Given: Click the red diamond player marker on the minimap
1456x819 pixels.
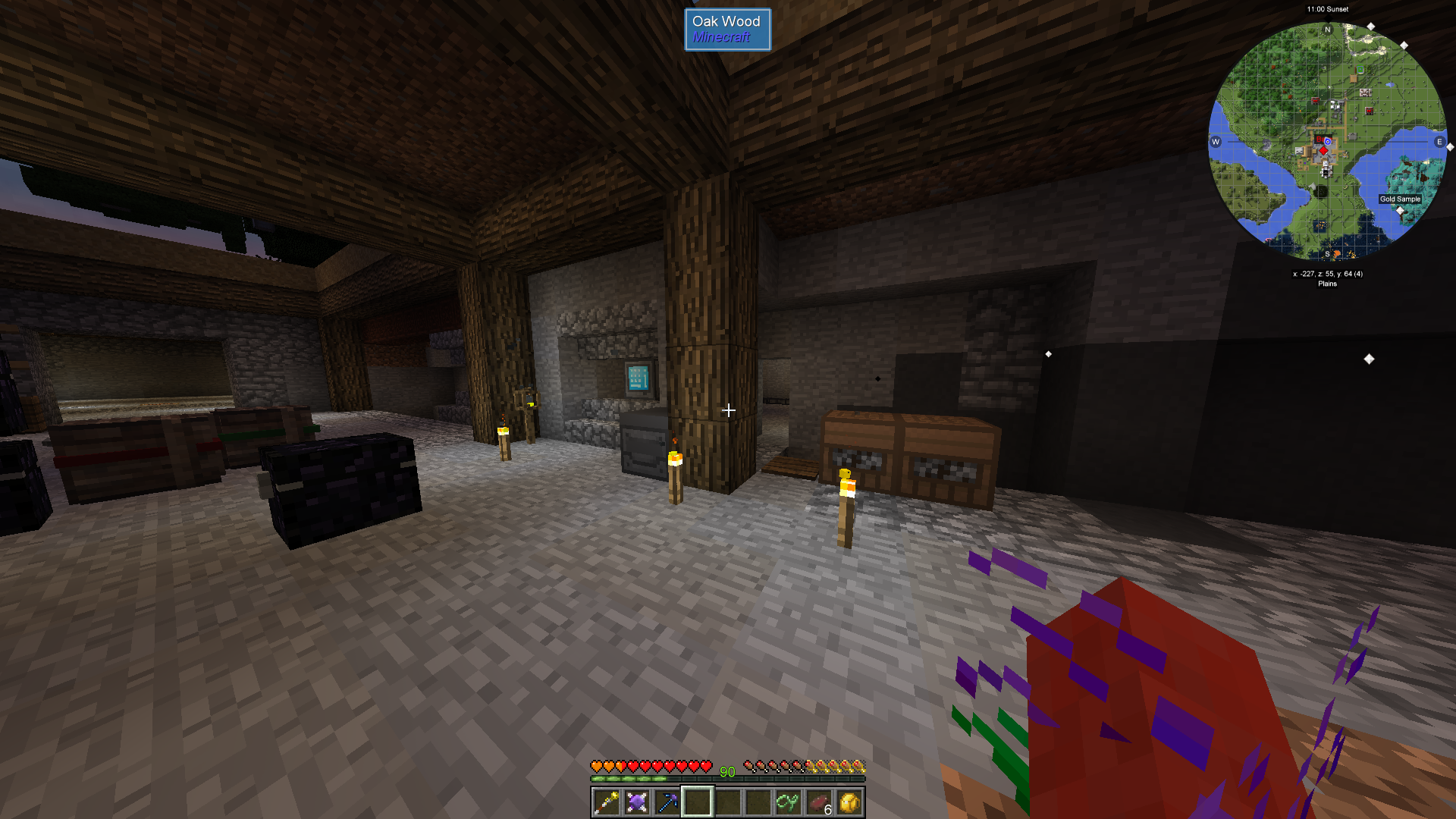Looking at the screenshot, I should (1324, 150).
